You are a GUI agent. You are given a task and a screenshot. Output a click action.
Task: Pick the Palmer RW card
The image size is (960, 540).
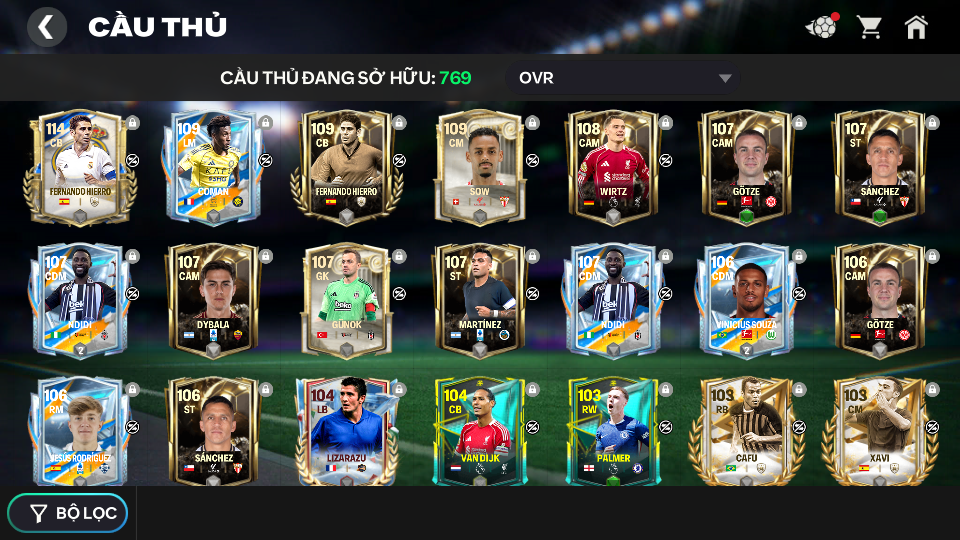click(x=613, y=430)
